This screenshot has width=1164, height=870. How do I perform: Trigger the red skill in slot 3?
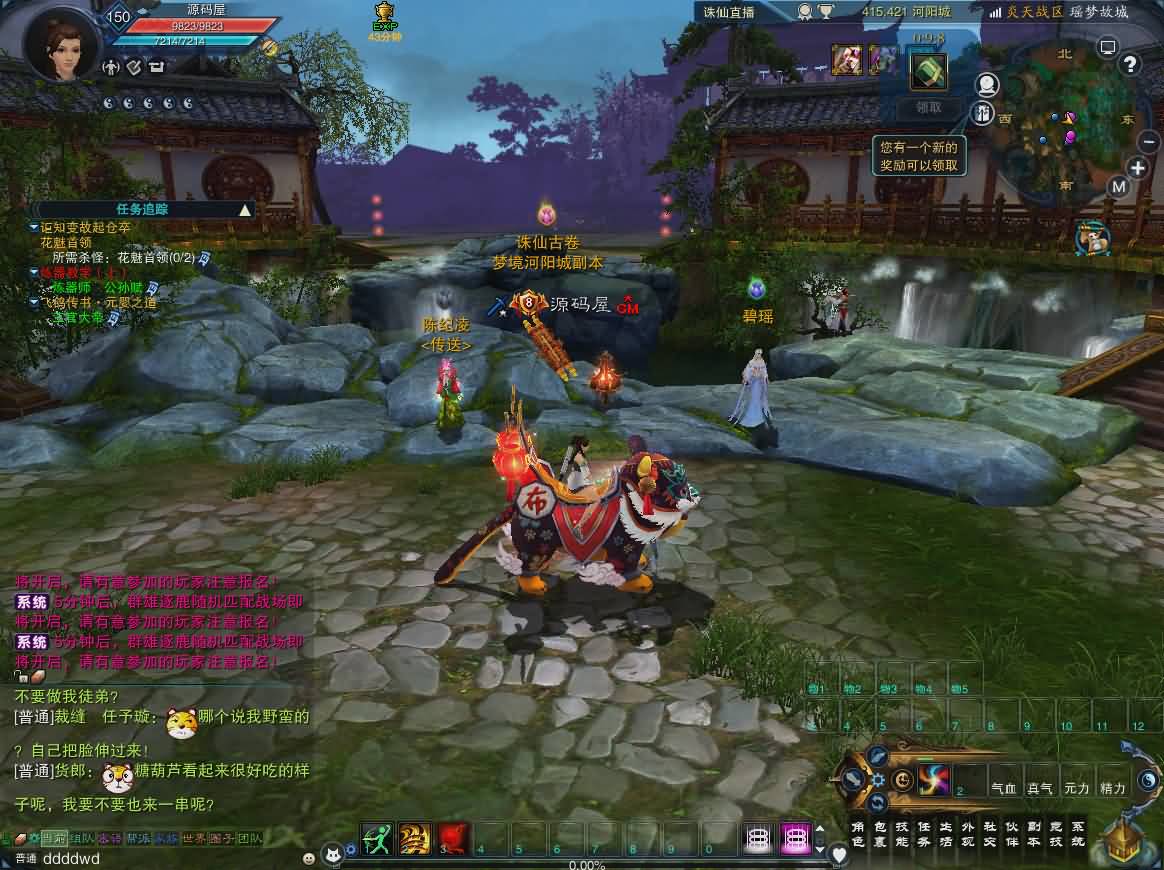point(453,838)
